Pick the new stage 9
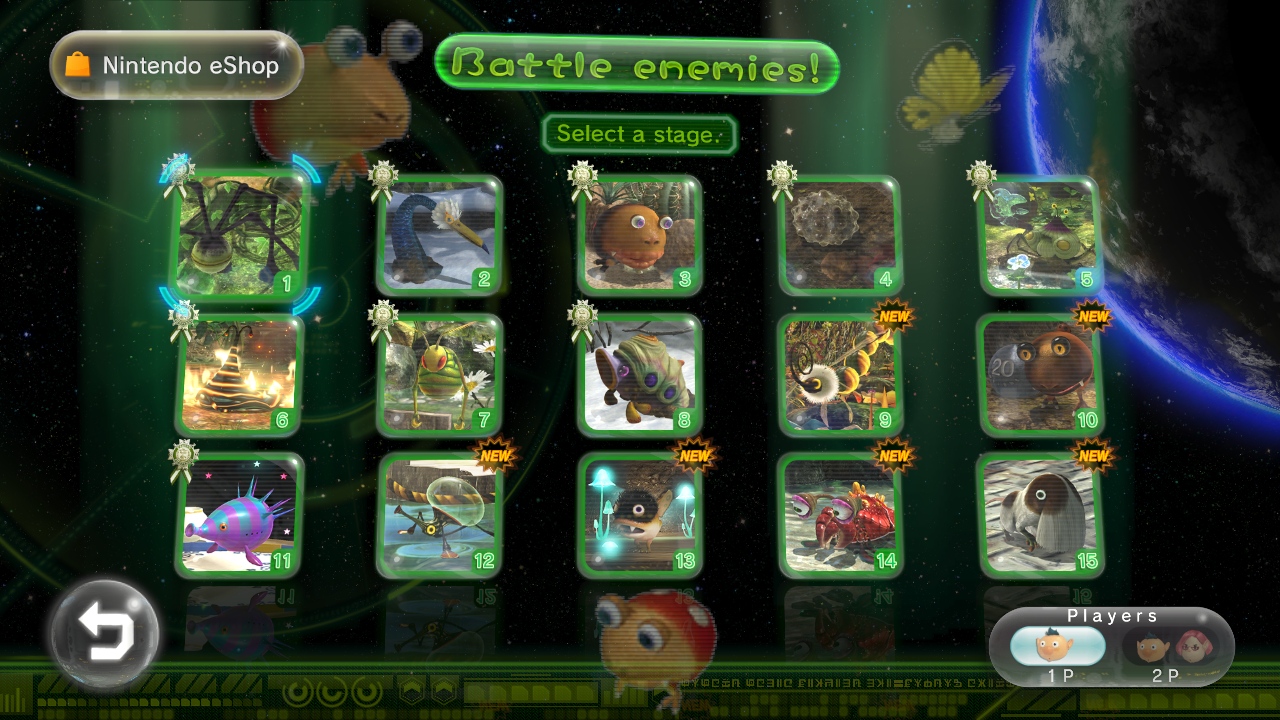 840,376
